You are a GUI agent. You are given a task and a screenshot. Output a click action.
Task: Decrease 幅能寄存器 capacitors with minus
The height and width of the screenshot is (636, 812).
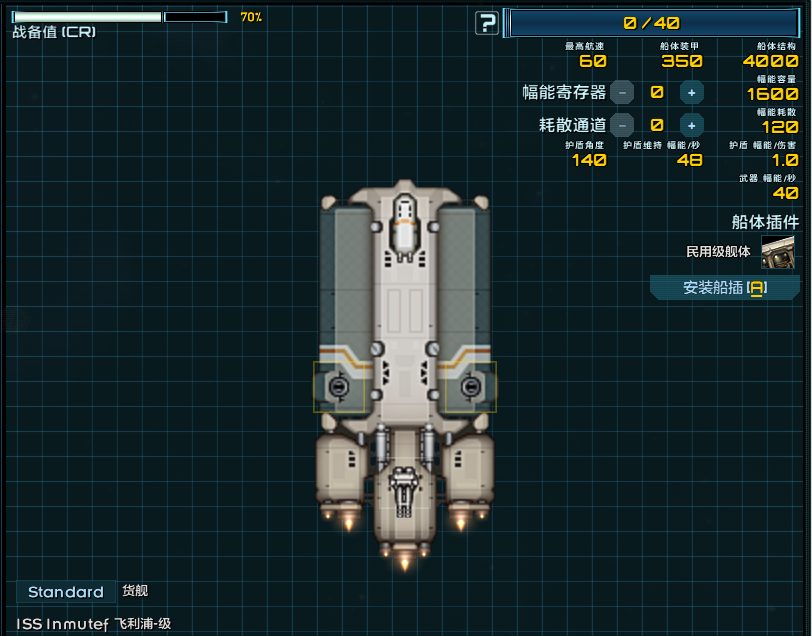pos(622,92)
